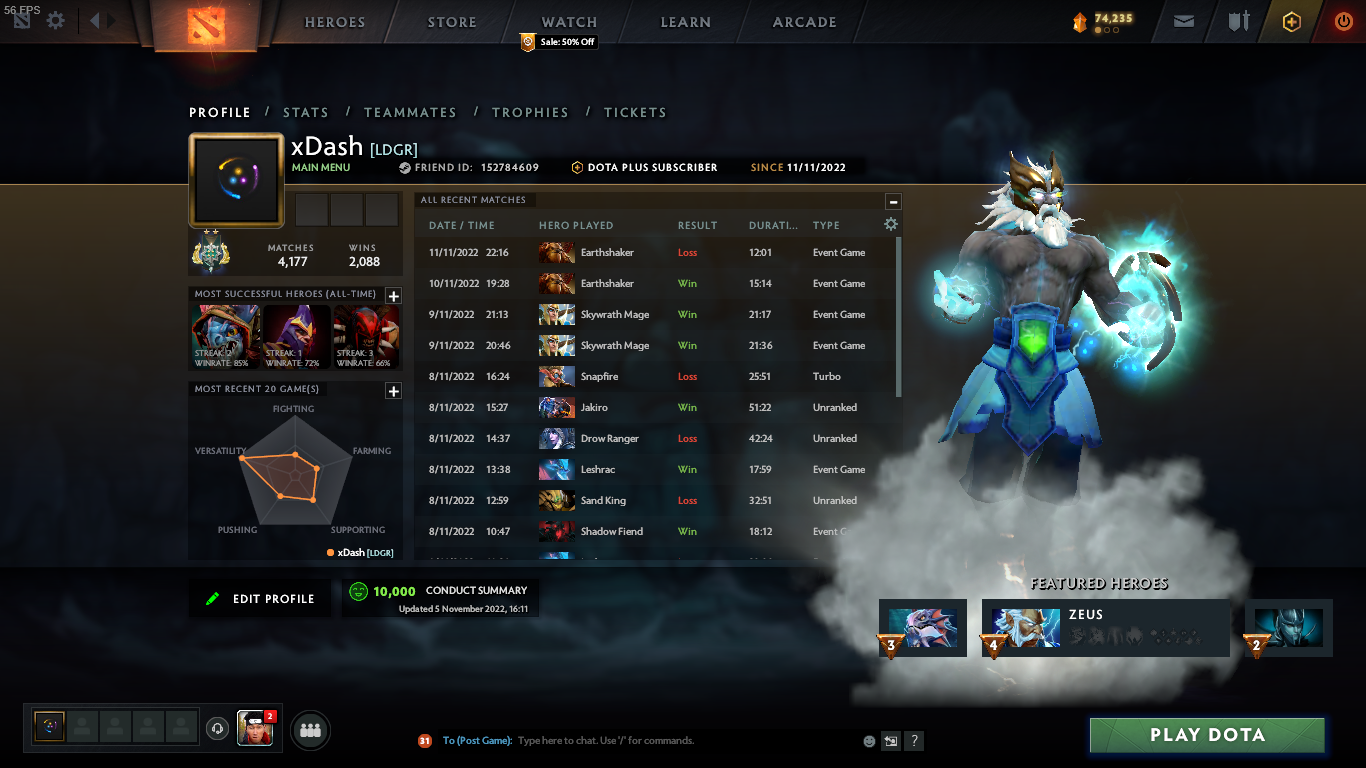The height and width of the screenshot is (768, 1366).
Task: Open the Armory shield-and-sword icon
Action: point(1237,21)
